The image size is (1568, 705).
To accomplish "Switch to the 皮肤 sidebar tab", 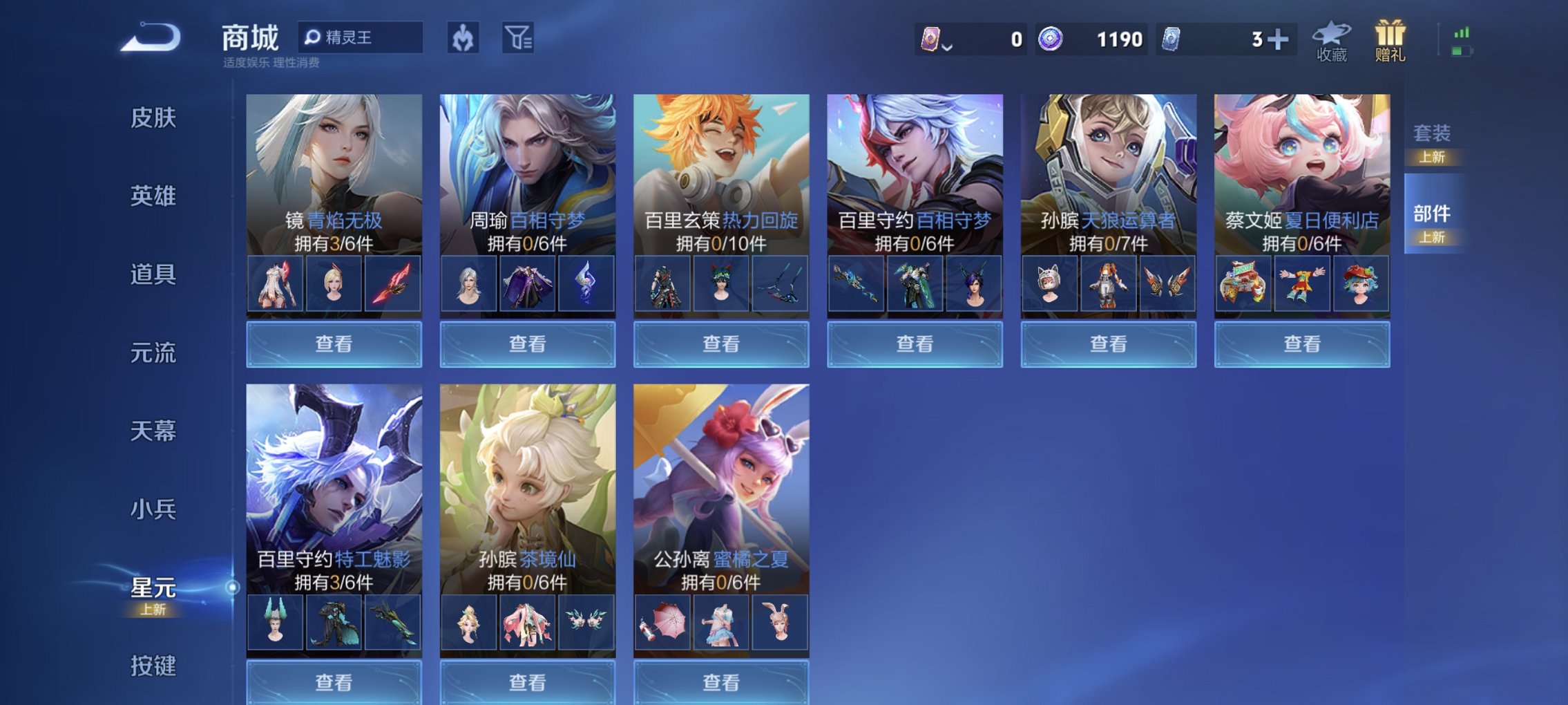I will pos(153,118).
